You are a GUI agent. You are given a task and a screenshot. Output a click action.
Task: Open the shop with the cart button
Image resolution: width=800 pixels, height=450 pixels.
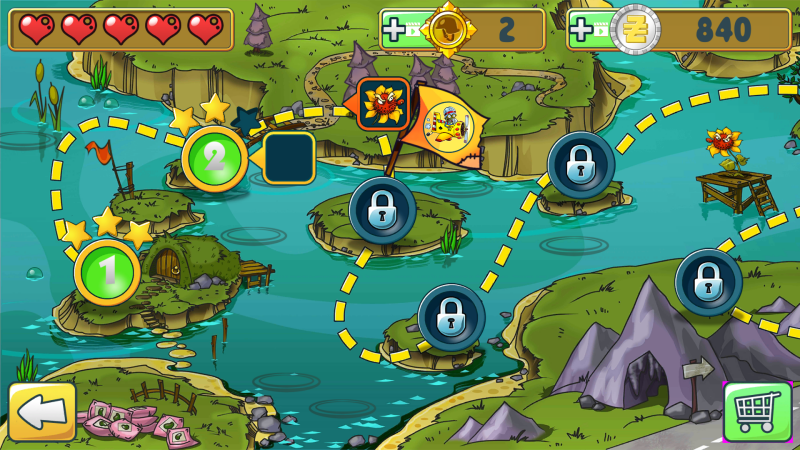tap(757, 412)
